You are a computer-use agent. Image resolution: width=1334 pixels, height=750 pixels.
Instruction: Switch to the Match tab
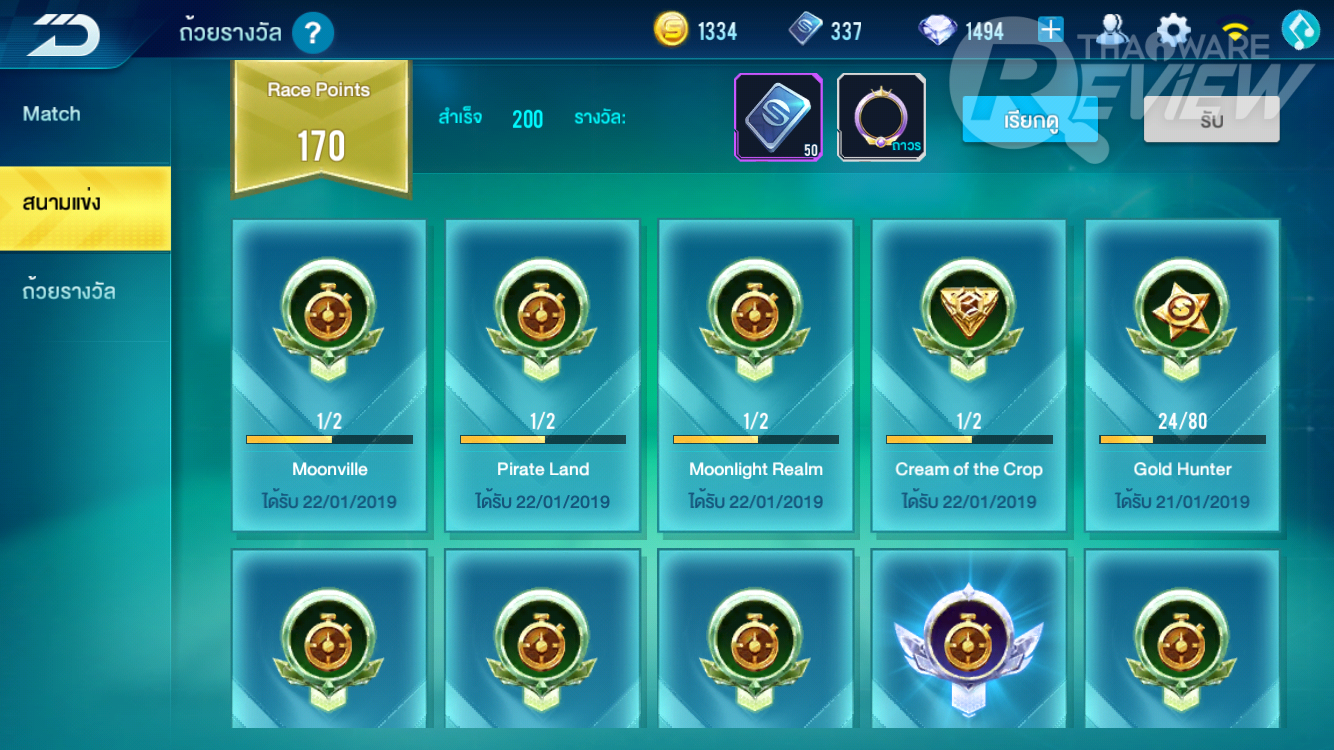pos(52,114)
